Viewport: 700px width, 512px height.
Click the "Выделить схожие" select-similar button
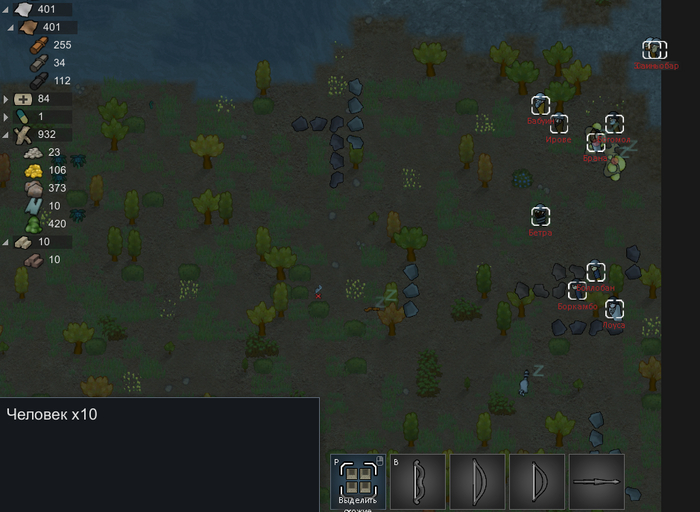(357, 481)
